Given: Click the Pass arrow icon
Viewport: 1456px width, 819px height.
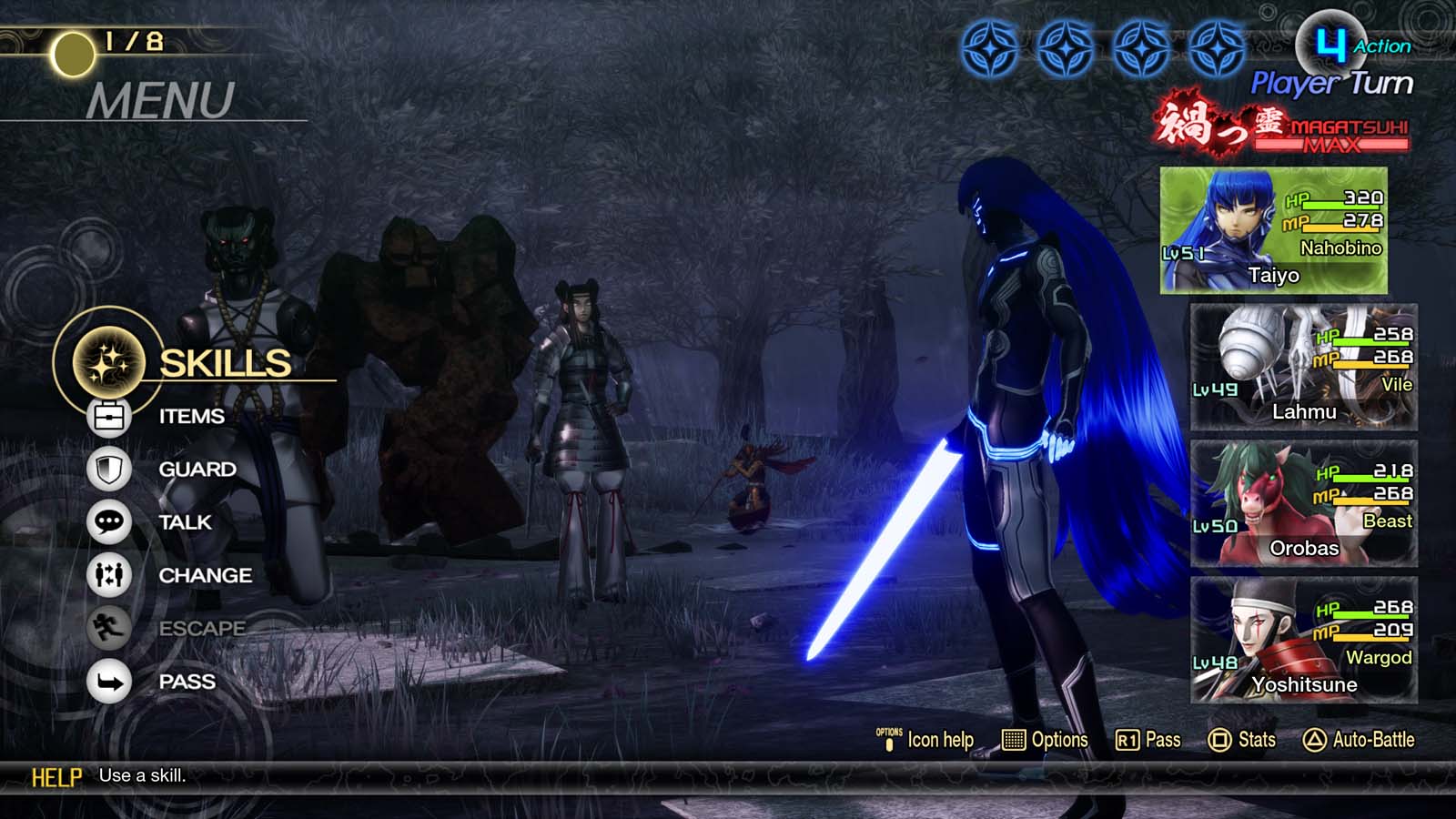Looking at the screenshot, I should (108, 681).
